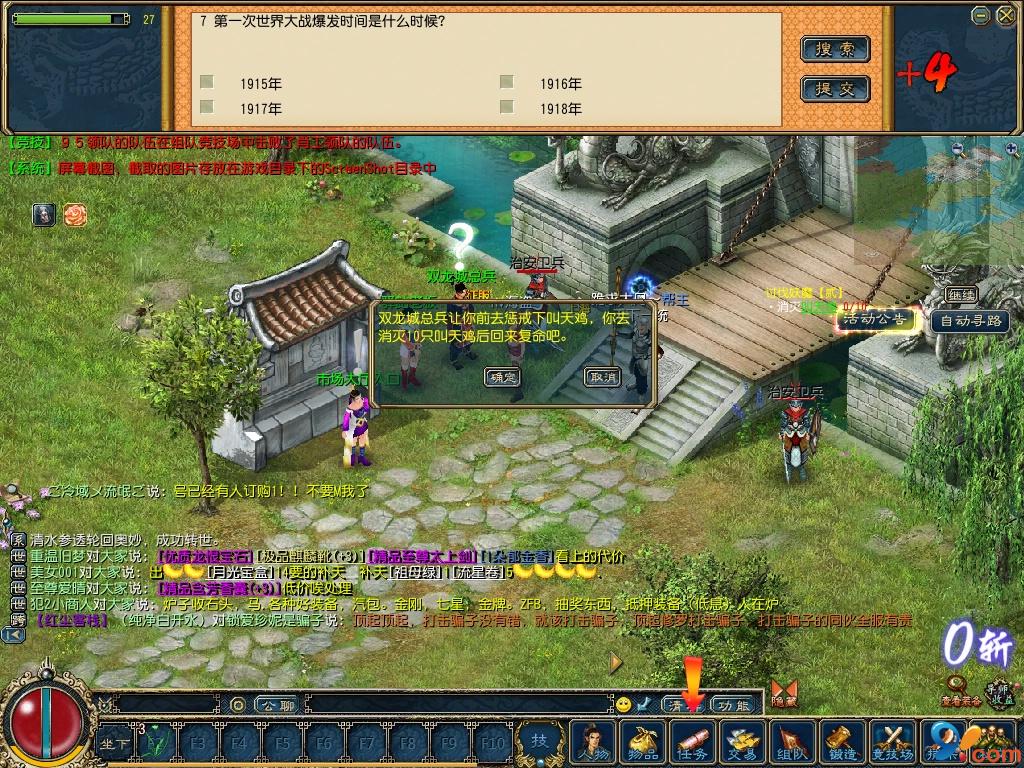Image resolution: width=1024 pixels, height=768 pixels.
Task: Select the 1915年 answer checkbox
Action: 207,82
